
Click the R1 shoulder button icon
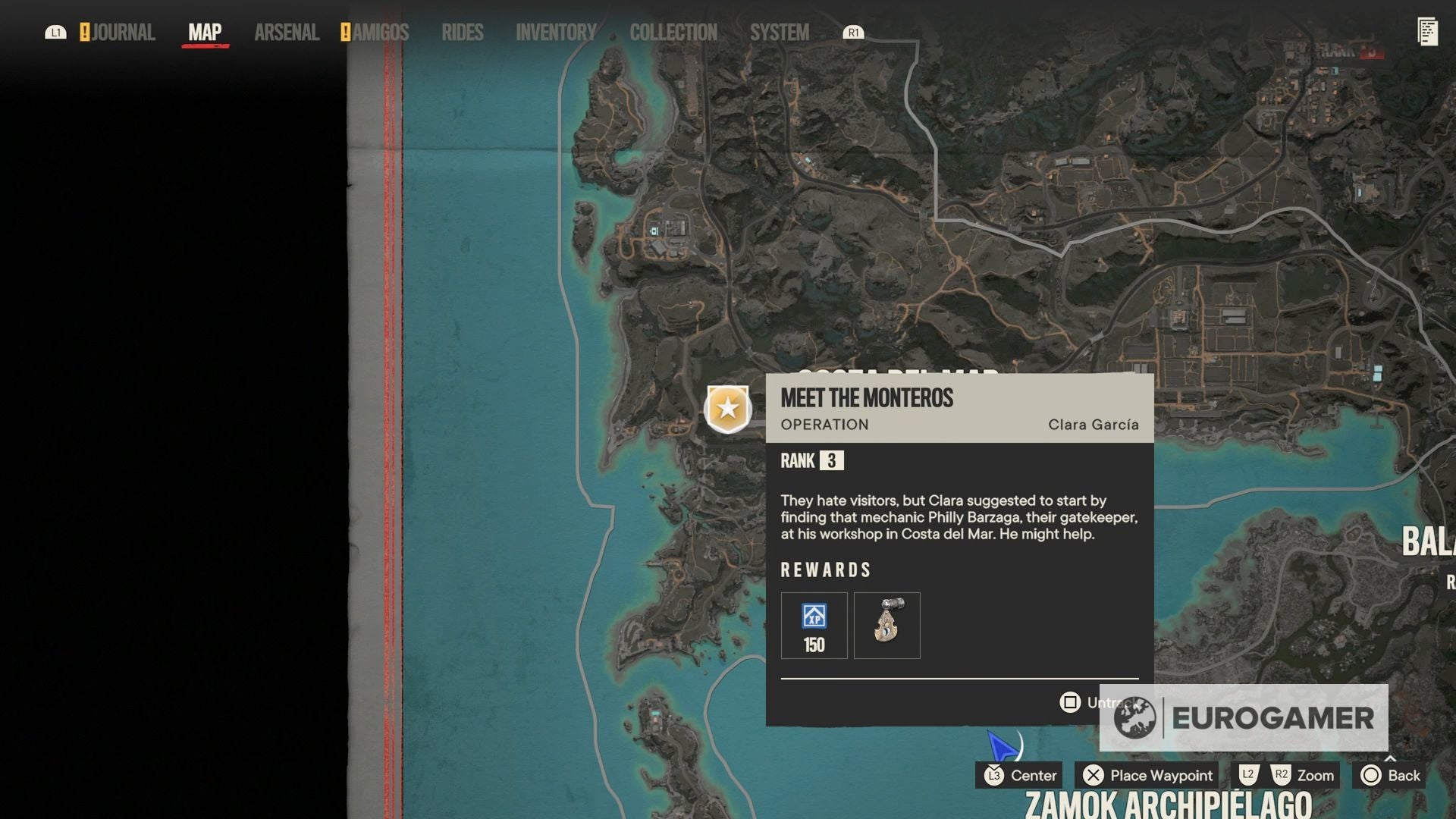[855, 33]
